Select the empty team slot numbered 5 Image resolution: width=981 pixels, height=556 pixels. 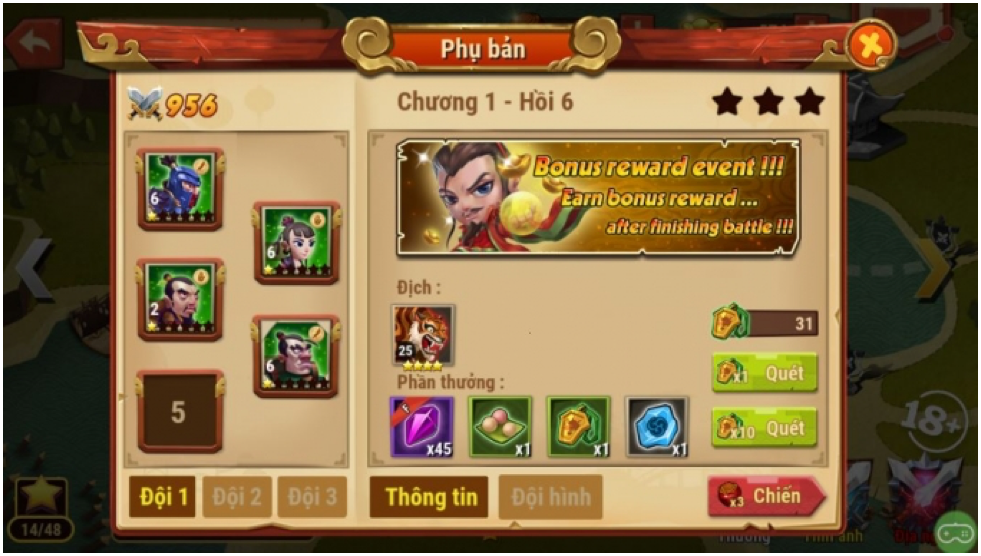[179, 412]
